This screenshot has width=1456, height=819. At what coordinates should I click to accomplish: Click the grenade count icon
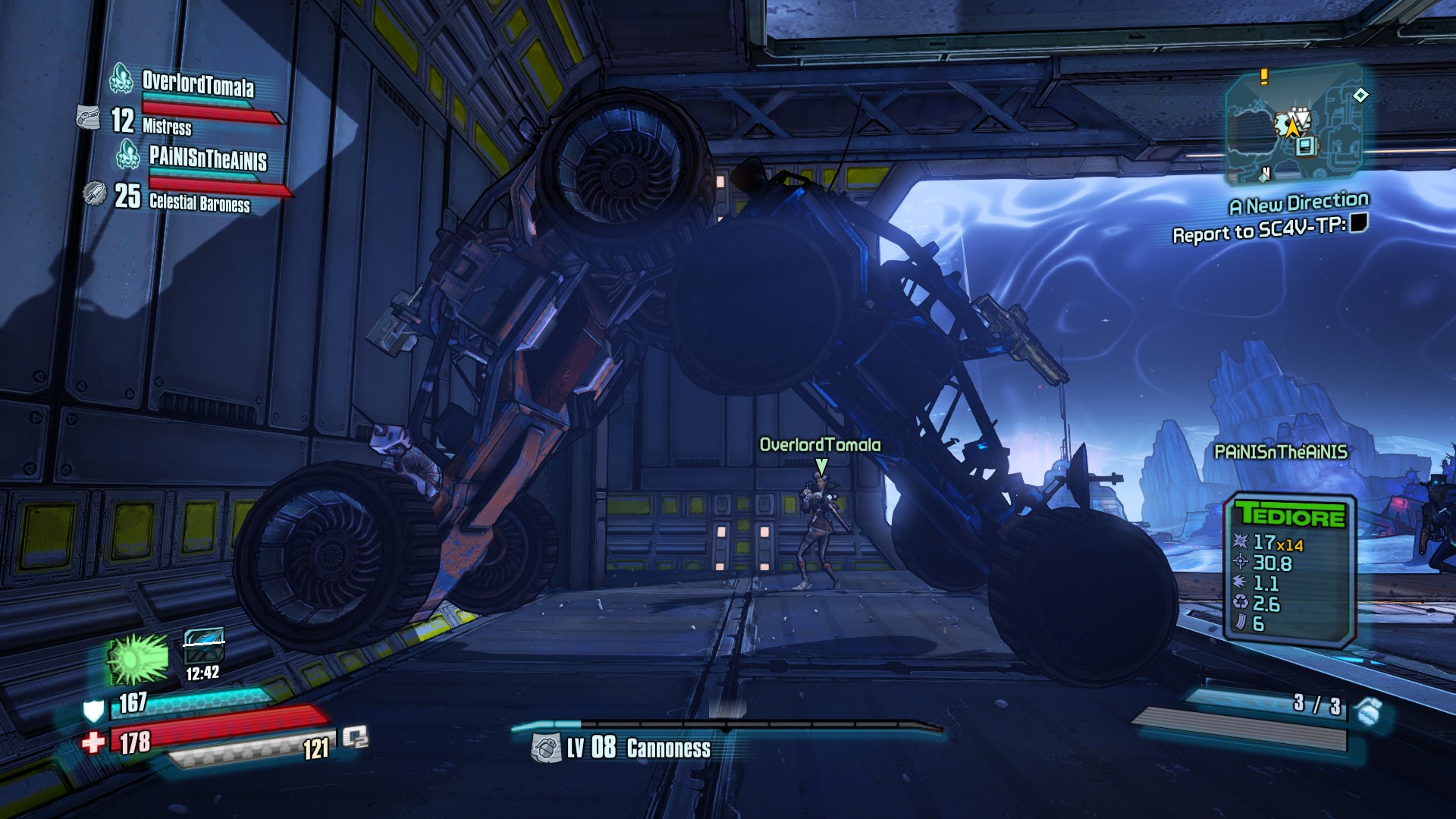1368,711
